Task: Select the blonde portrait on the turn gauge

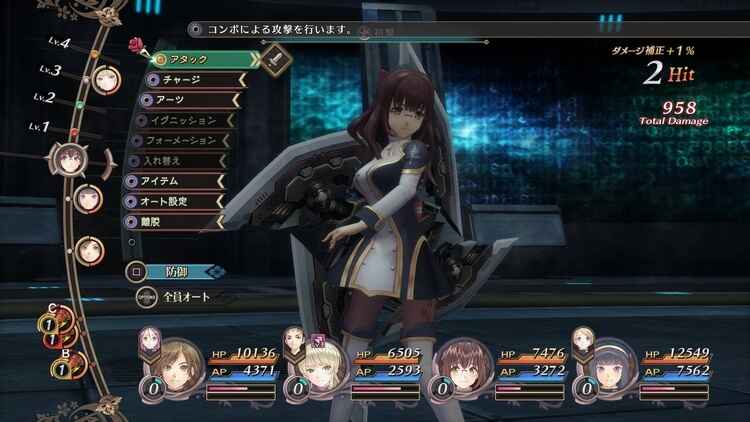Action: point(106,77)
